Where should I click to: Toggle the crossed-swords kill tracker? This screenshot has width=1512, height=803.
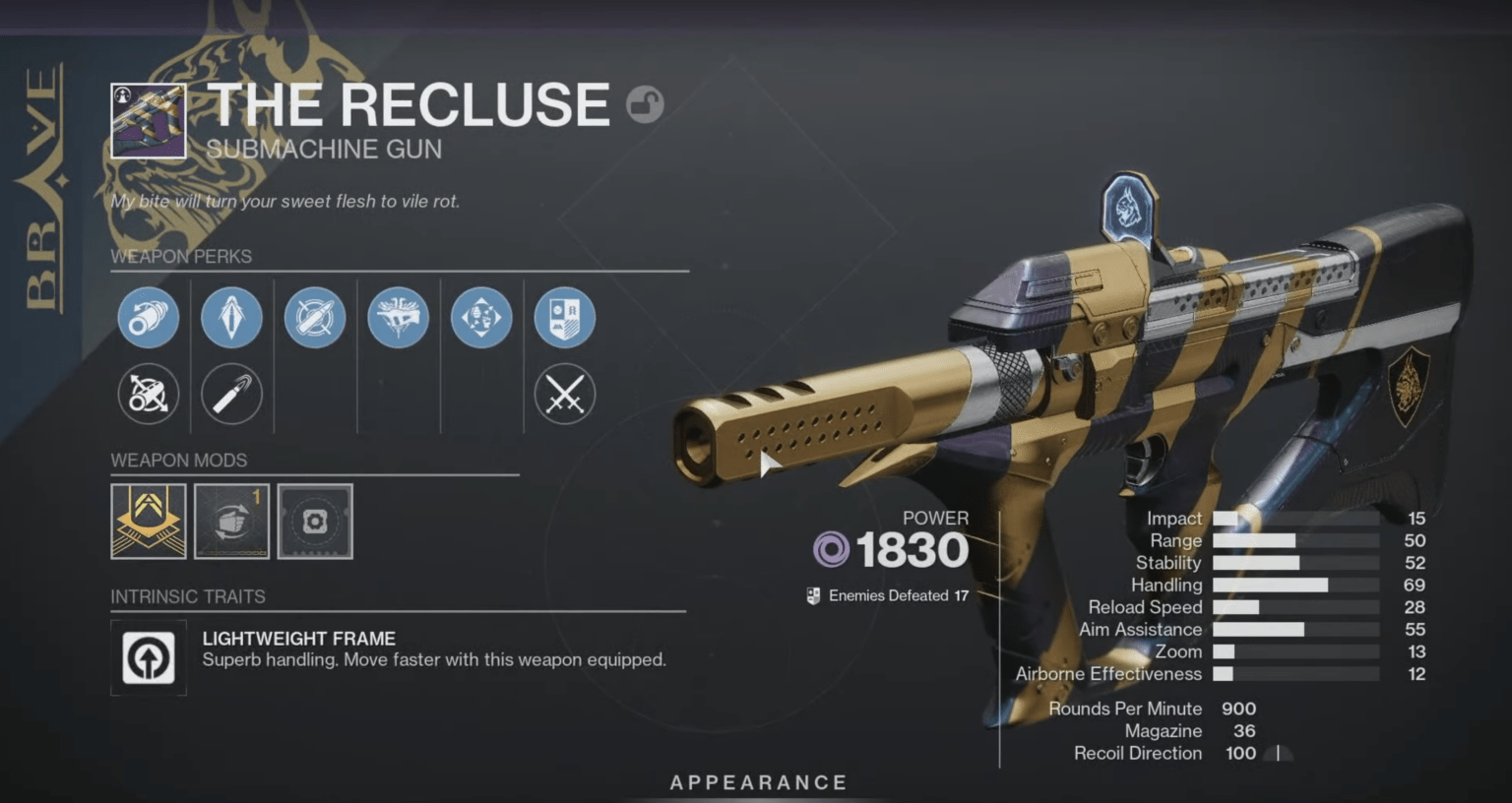point(564,394)
